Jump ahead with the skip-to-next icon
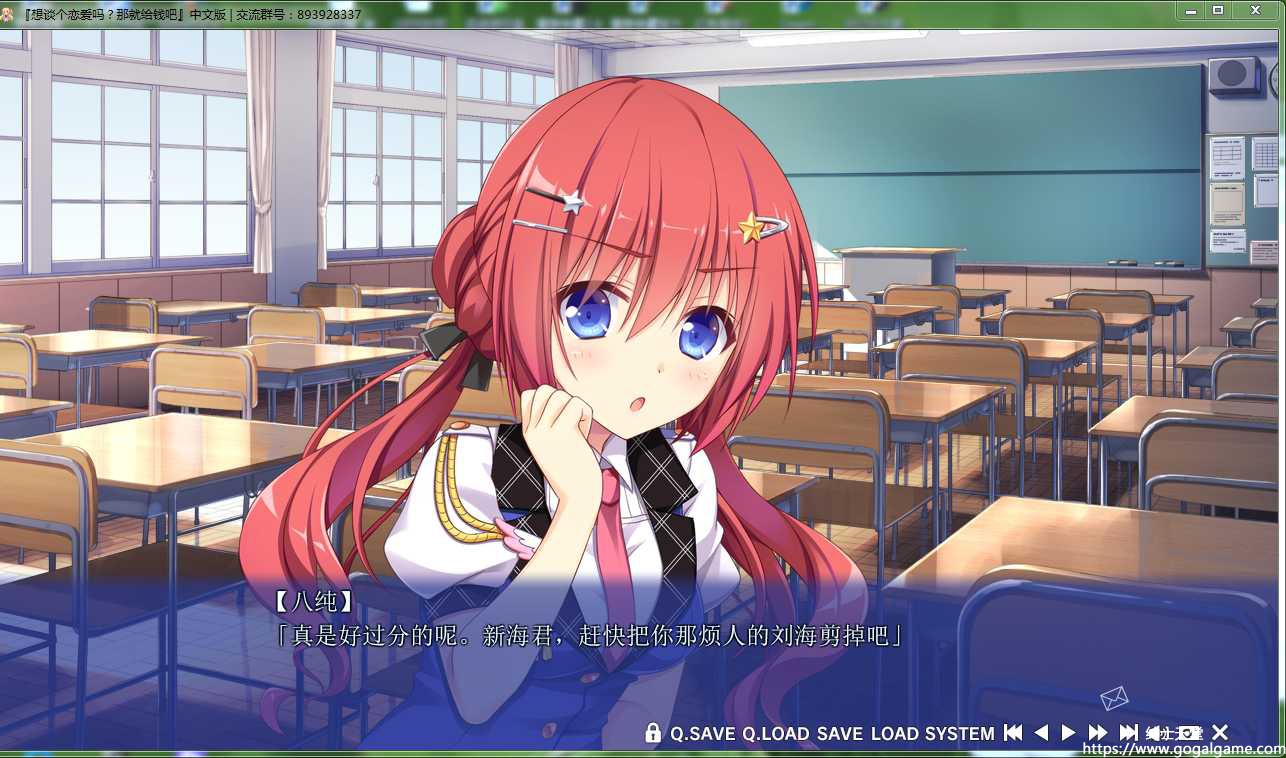The height and width of the screenshot is (758, 1286). (1128, 733)
